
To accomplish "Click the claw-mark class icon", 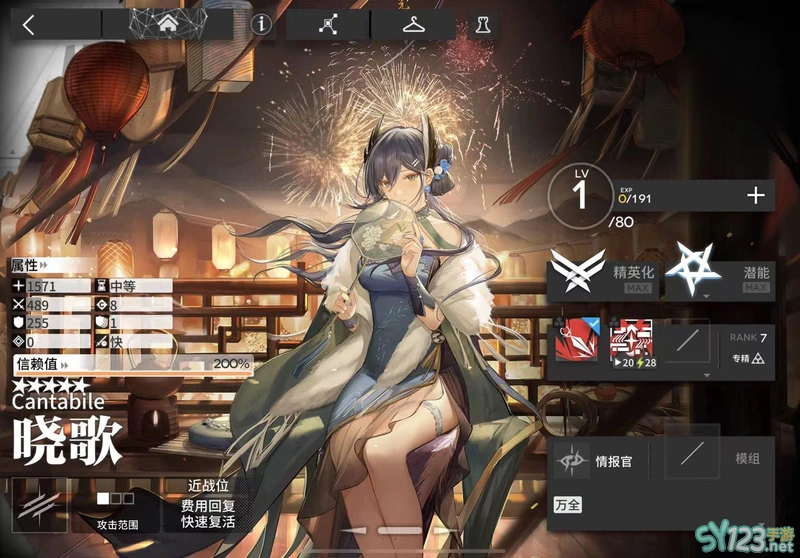I will click(x=39, y=503).
